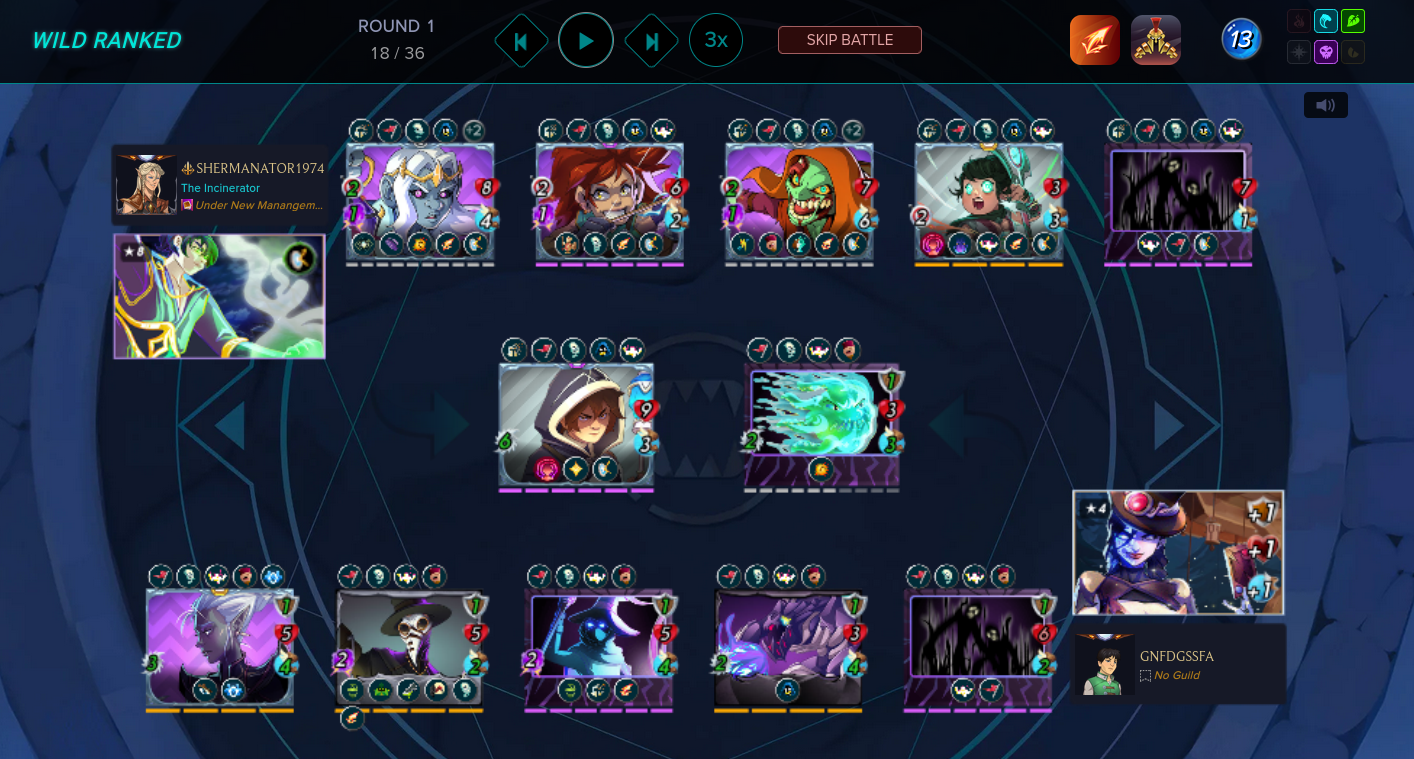This screenshot has height=759, width=1414.
Task: Step back to the previous action
Action: 521,41
